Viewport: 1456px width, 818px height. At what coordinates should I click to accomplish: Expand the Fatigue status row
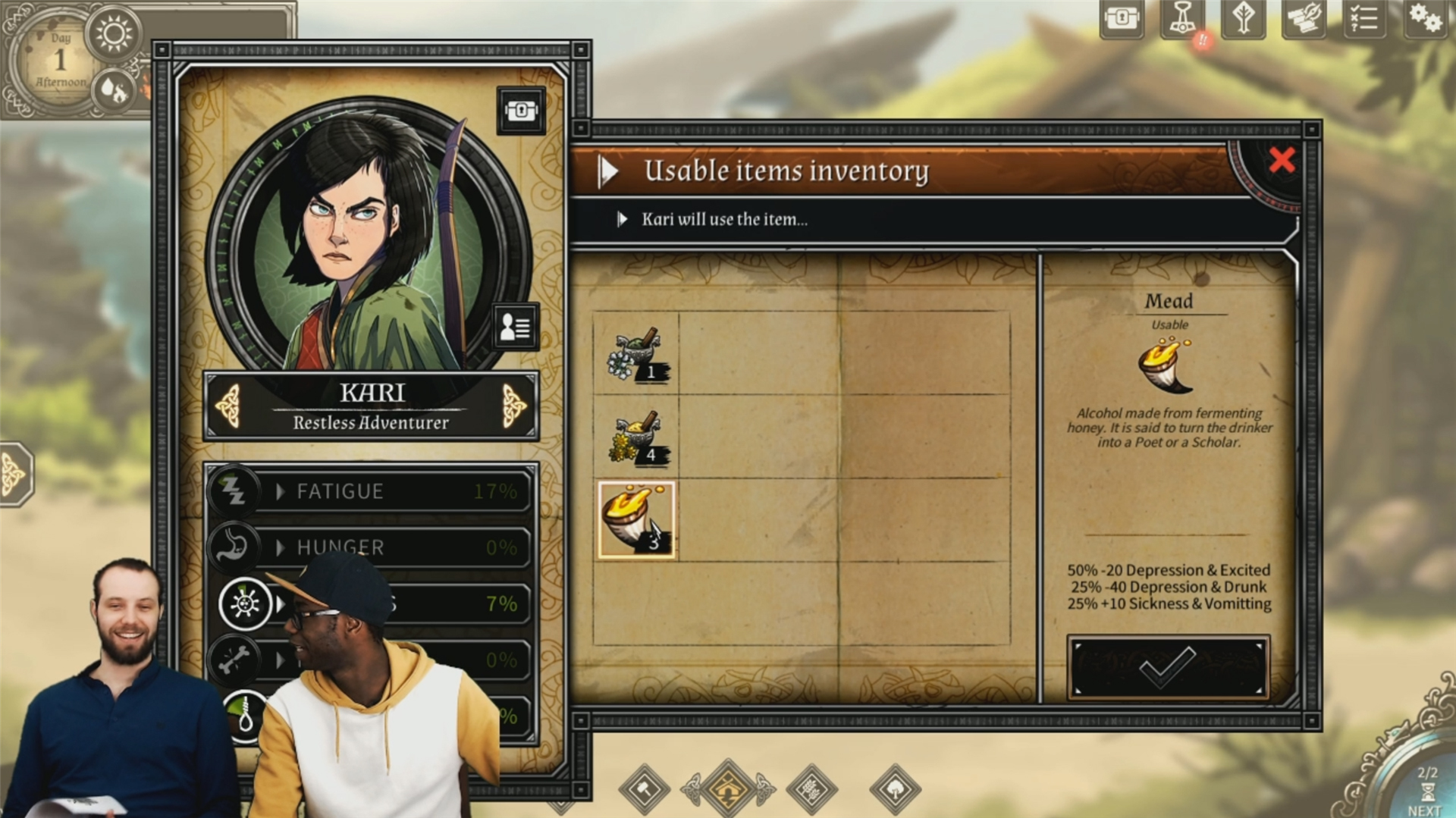point(280,491)
